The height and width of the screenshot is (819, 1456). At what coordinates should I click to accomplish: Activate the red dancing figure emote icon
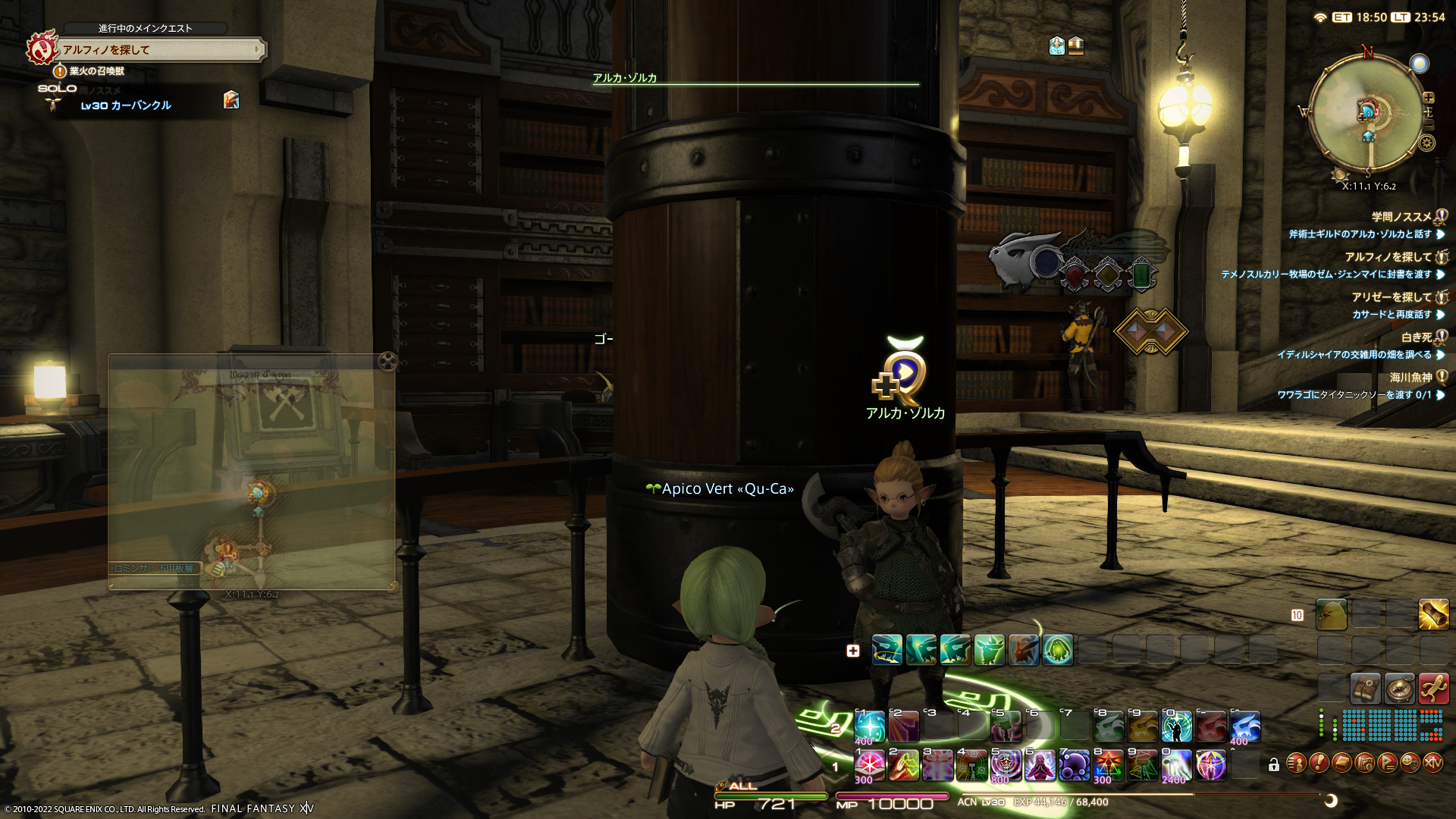[x=1433, y=688]
